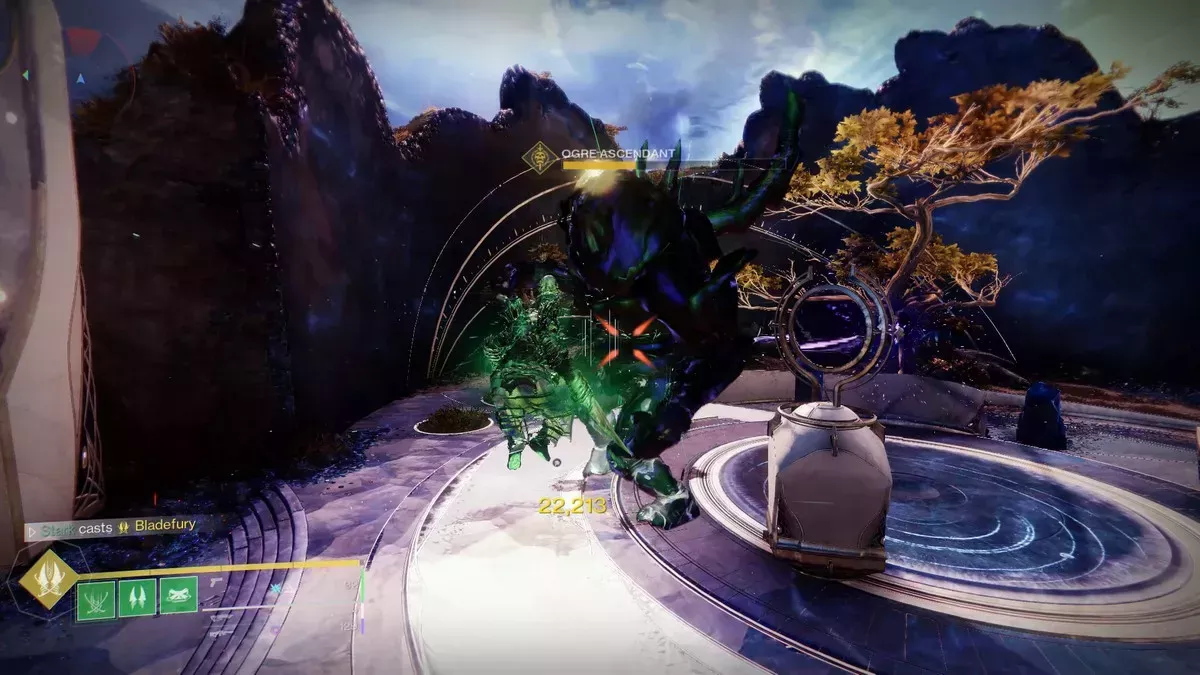The height and width of the screenshot is (675, 1200).
Task: Activate the golden Bladefury super diamond icon
Action: click(48, 579)
